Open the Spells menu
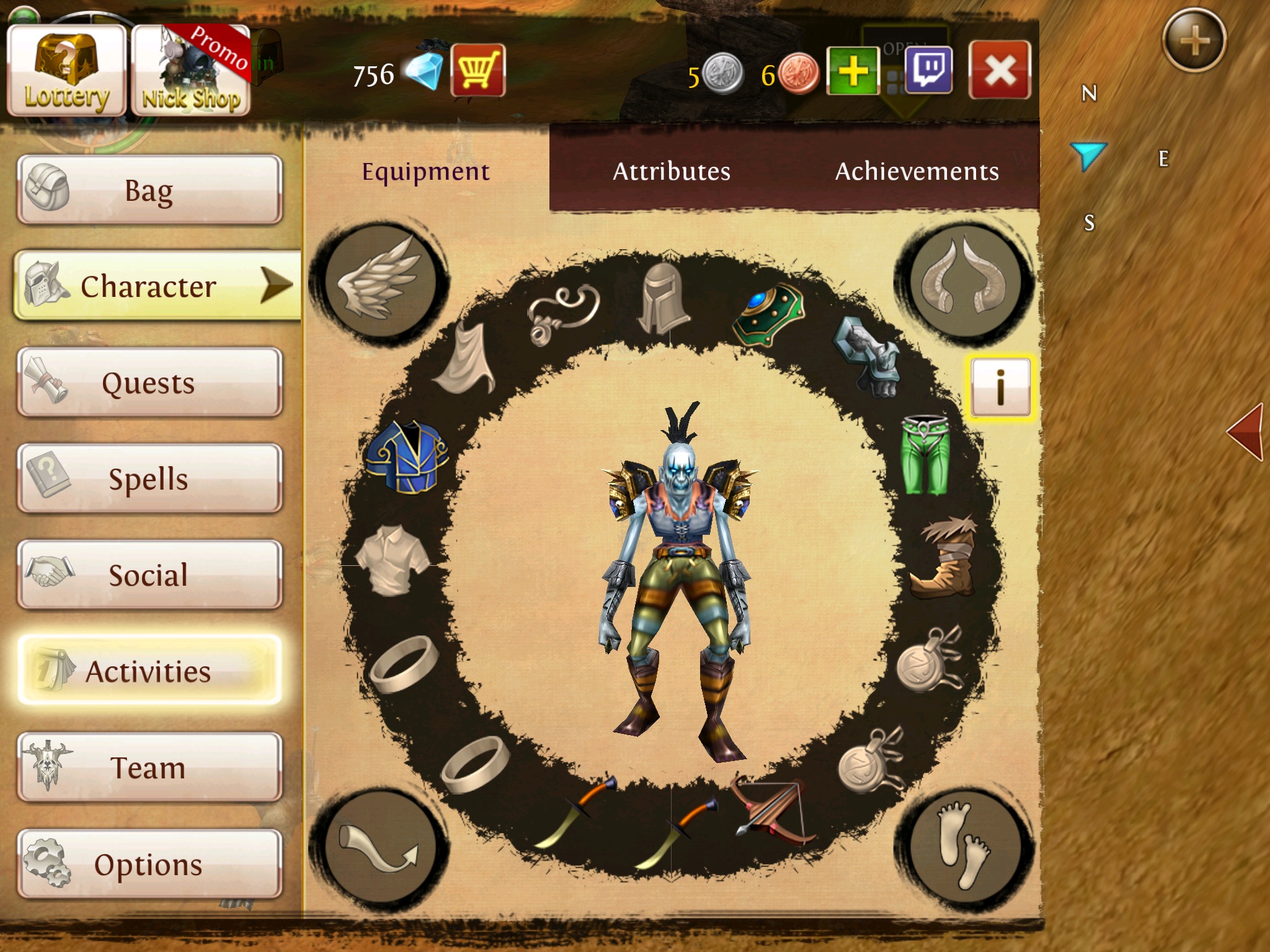The width and height of the screenshot is (1270, 952). click(x=149, y=478)
